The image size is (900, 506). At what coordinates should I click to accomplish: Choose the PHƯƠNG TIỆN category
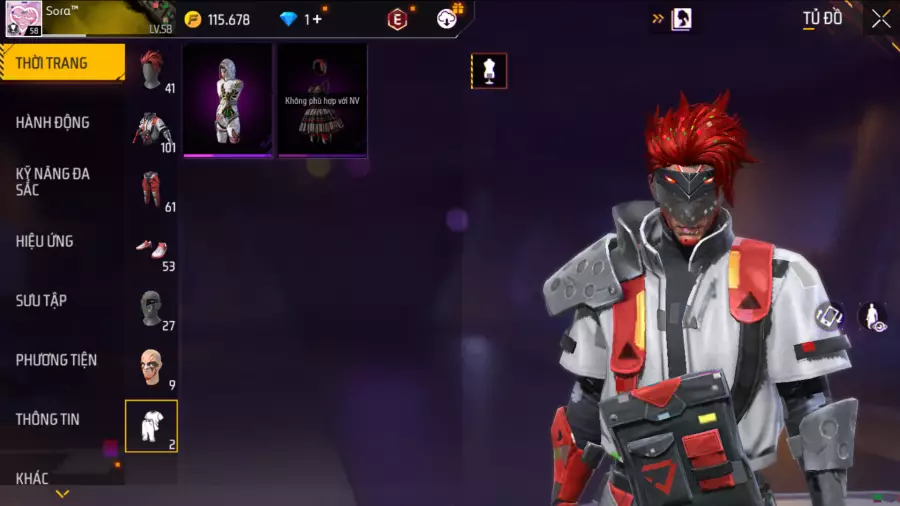(x=56, y=360)
